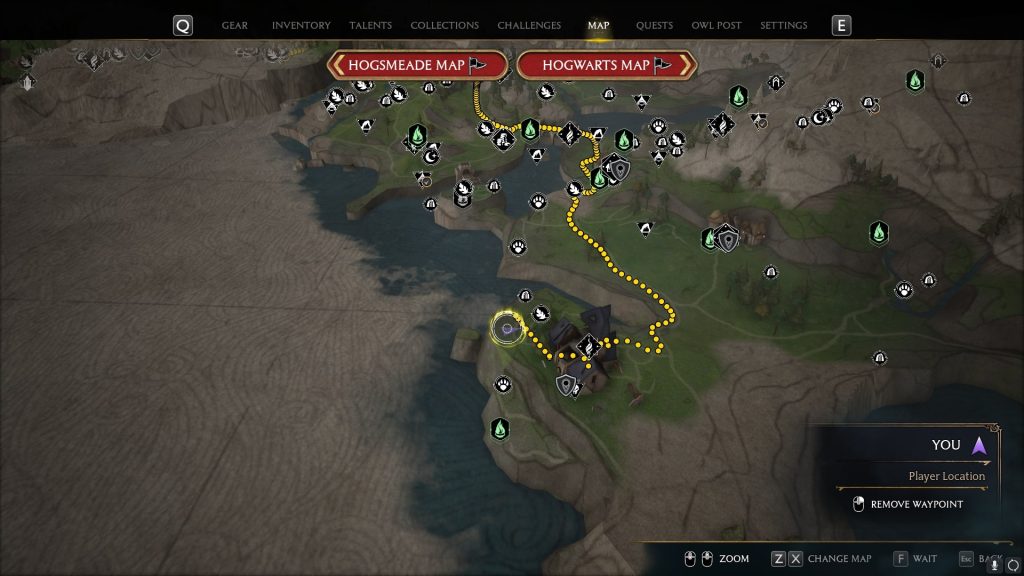Select the Map tab
The width and height of the screenshot is (1024, 576).
click(598, 25)
